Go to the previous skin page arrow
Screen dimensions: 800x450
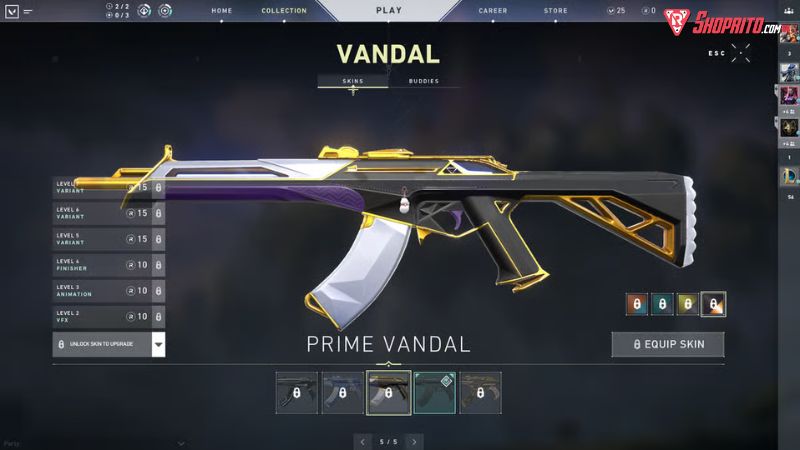click(362, 441)
